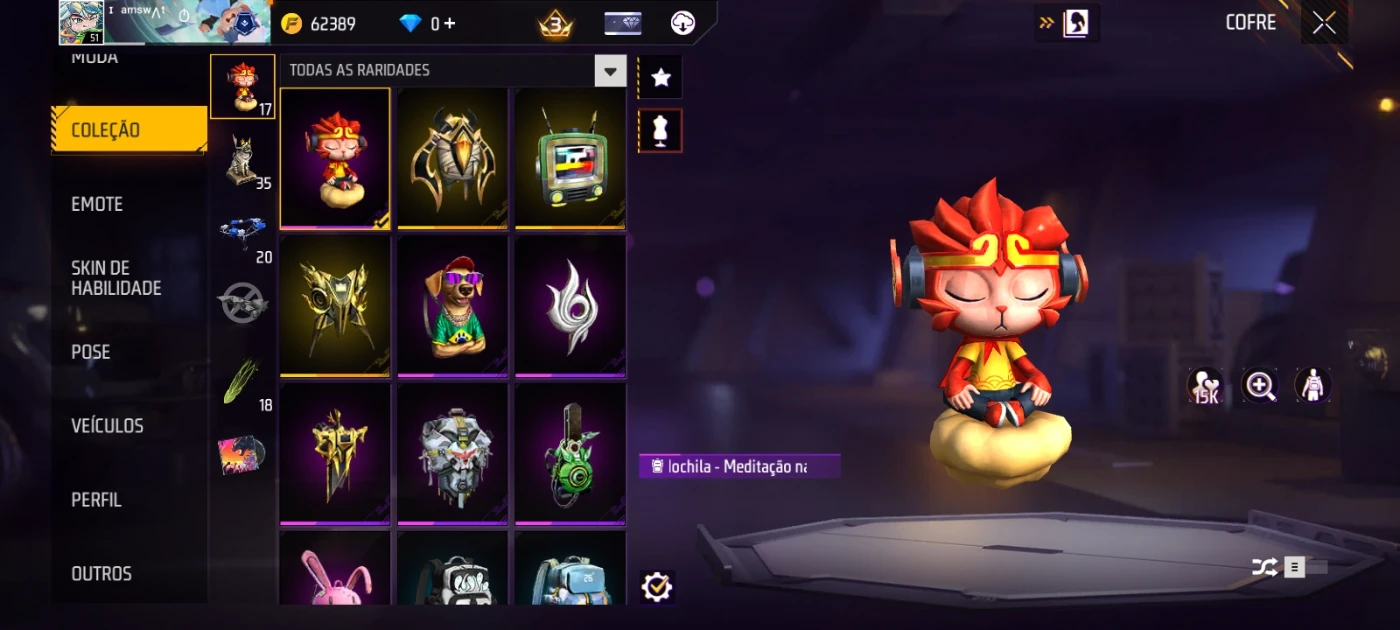Pick the green grenade-style backpack item
Screen dimensions: 1400x630
[570, 452]
